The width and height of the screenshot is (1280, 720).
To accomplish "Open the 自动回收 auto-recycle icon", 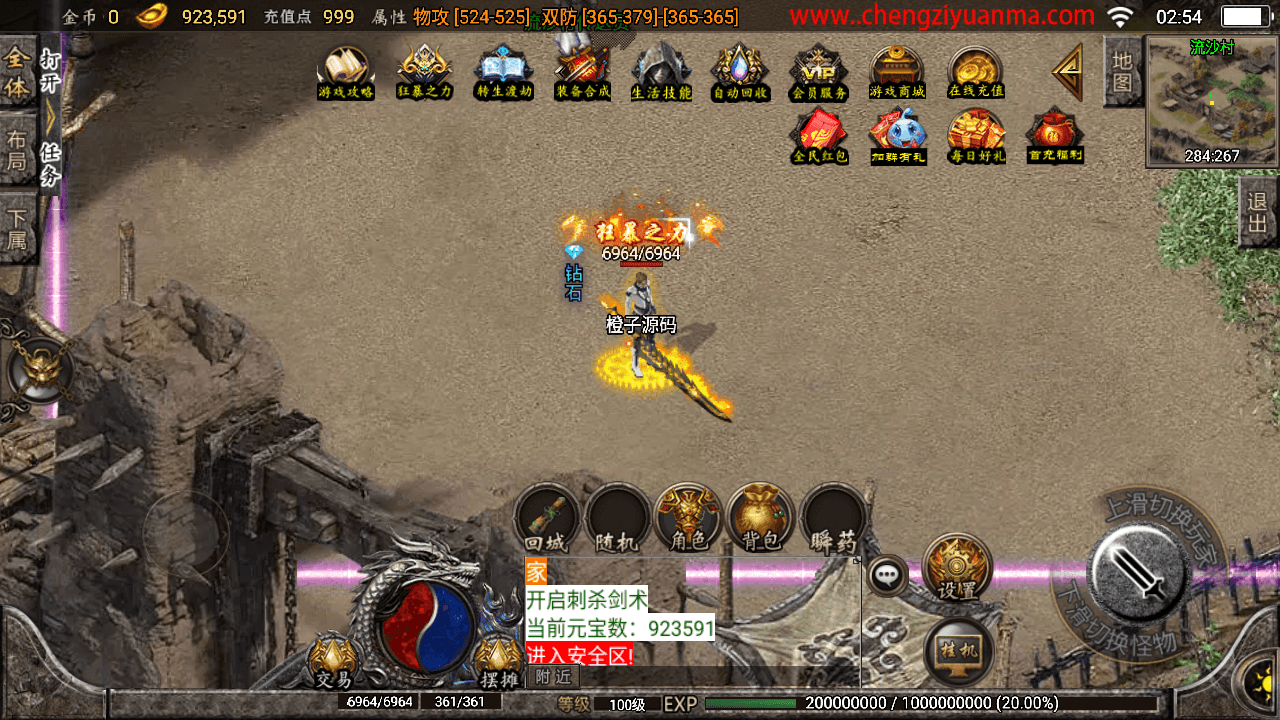I will (740, 72).
